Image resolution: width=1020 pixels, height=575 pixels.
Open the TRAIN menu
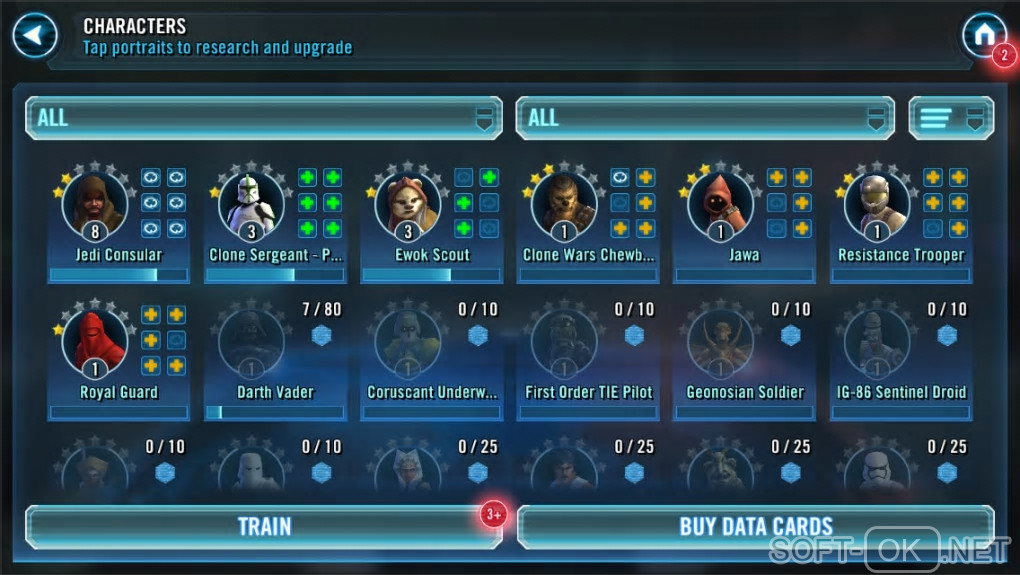pos(264,526)
